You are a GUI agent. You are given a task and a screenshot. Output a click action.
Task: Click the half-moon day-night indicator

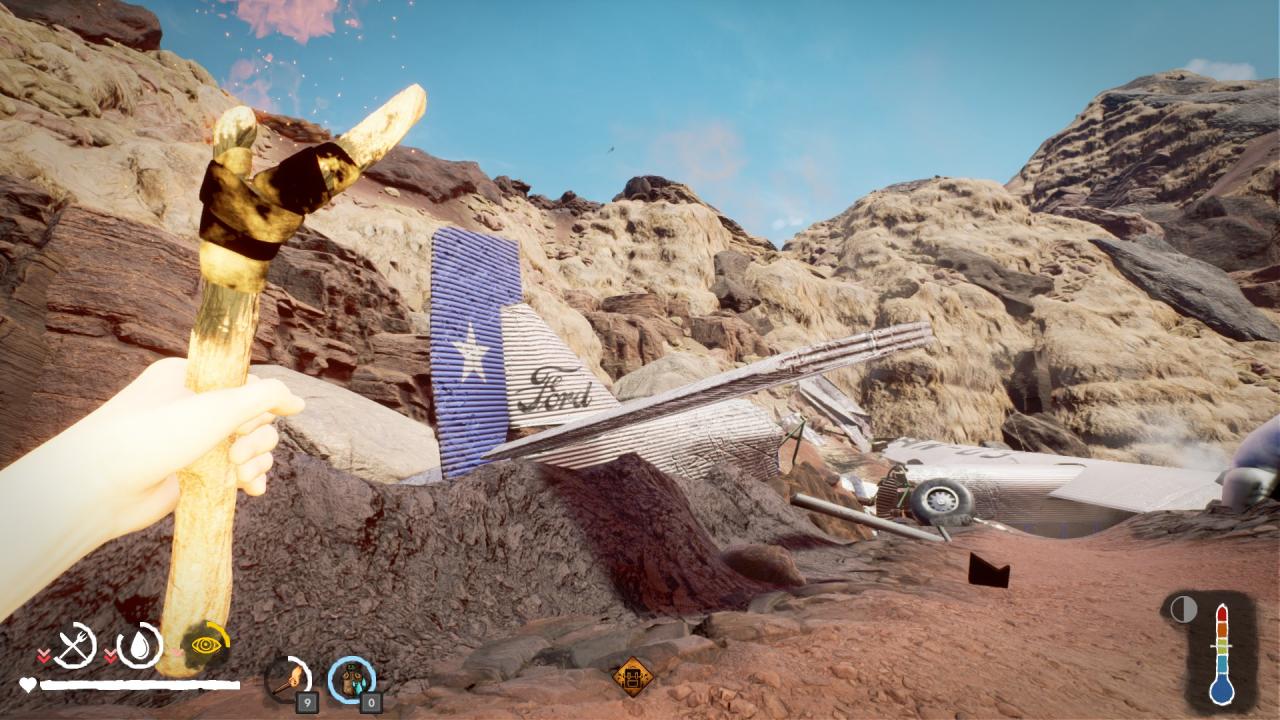(1183, 609)
